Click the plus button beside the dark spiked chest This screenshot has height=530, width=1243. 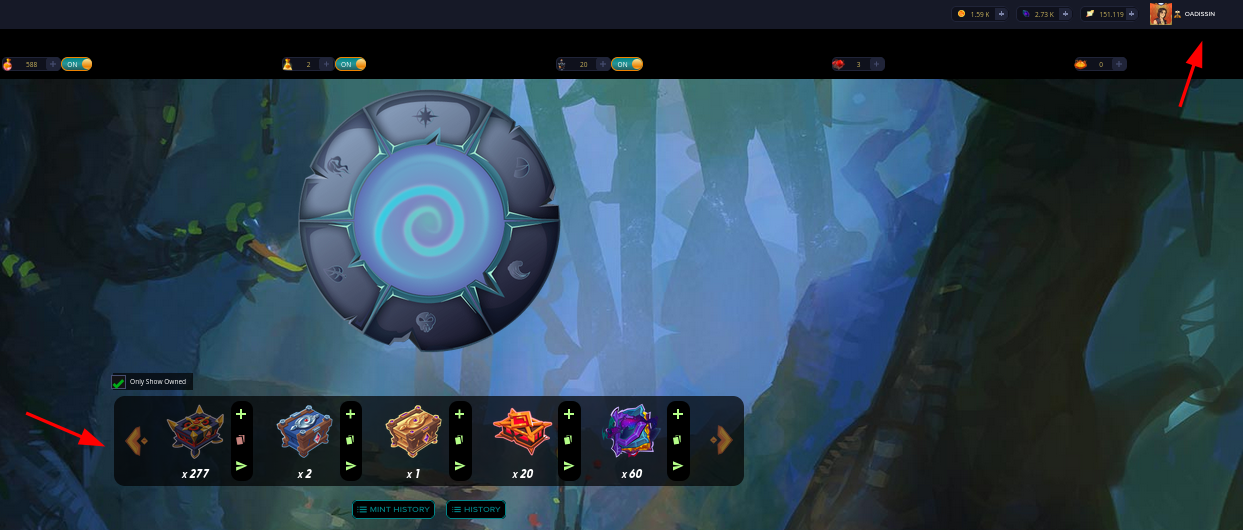pyautogui.click(x=241, y=414)
